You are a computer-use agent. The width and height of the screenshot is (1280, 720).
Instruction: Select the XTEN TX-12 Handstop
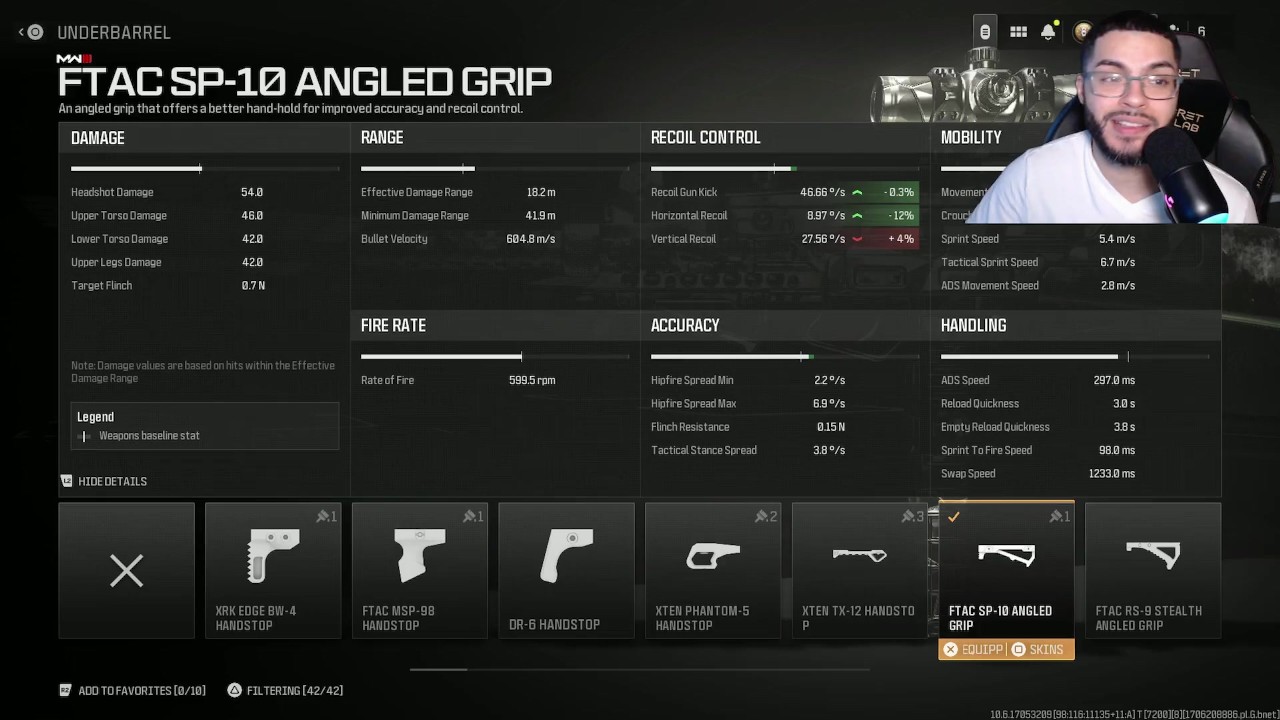pyautogui.click(x=859, y=570)
